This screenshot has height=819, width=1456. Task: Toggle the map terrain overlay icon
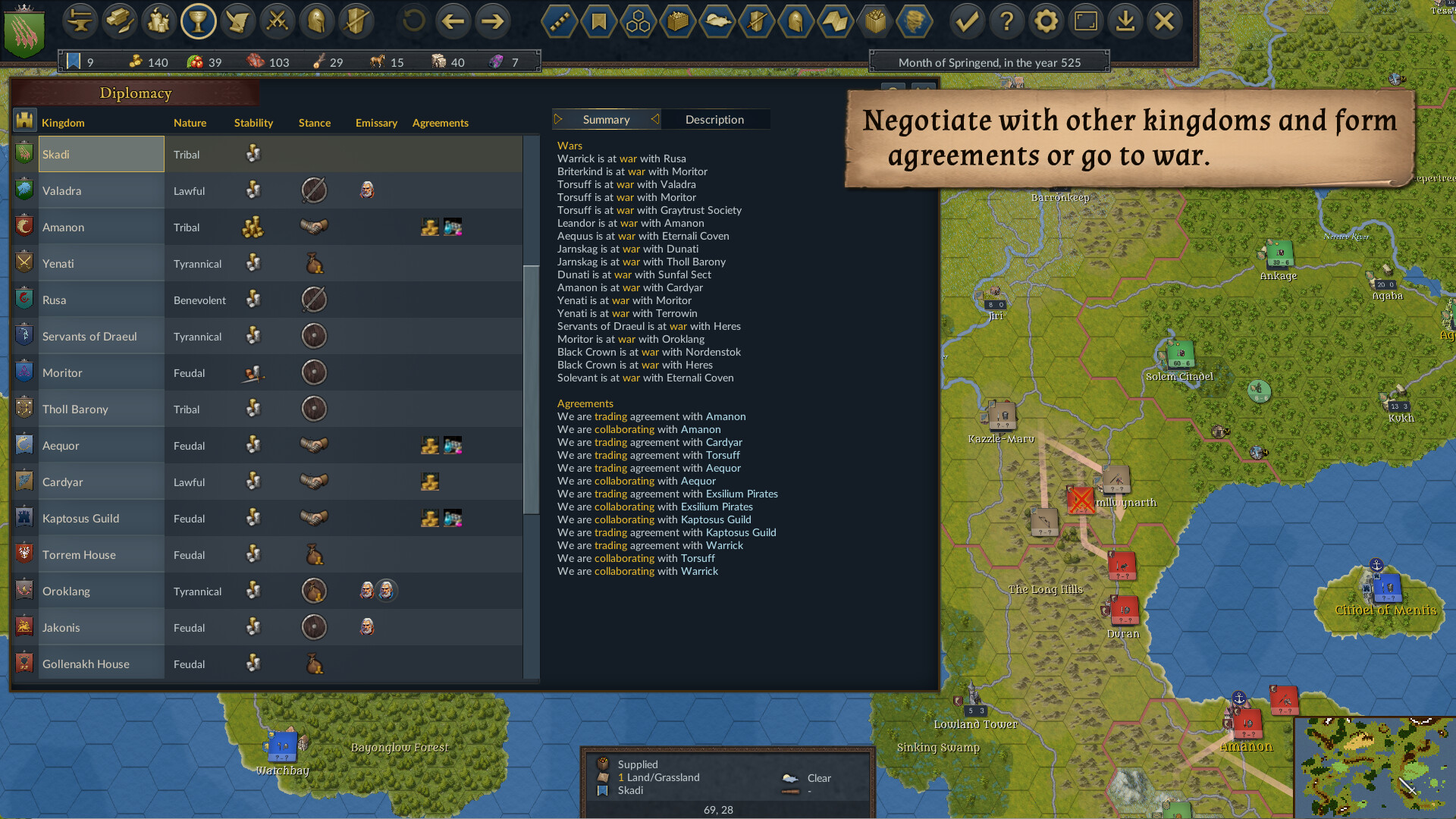pyautogui.click(x=835, y=21)
